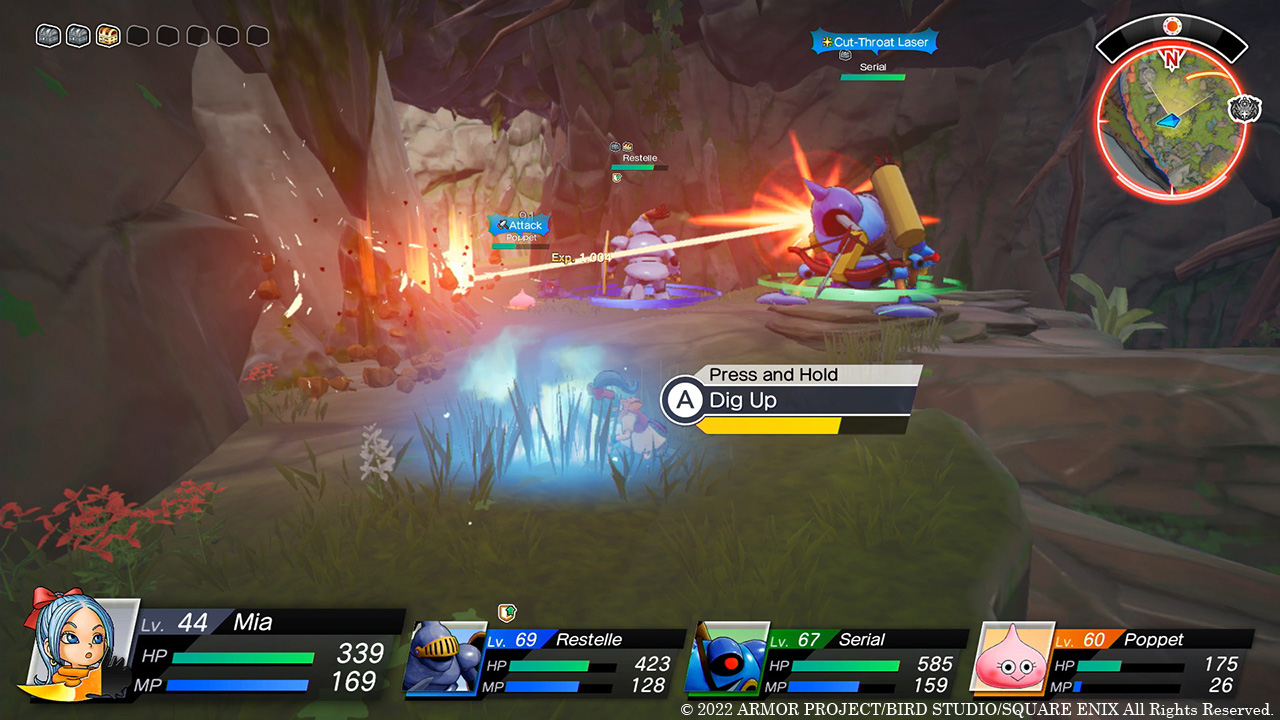Click the status icon above Restelle's panel
This screenshot has height=720, width=1280.
click(507, 613)
